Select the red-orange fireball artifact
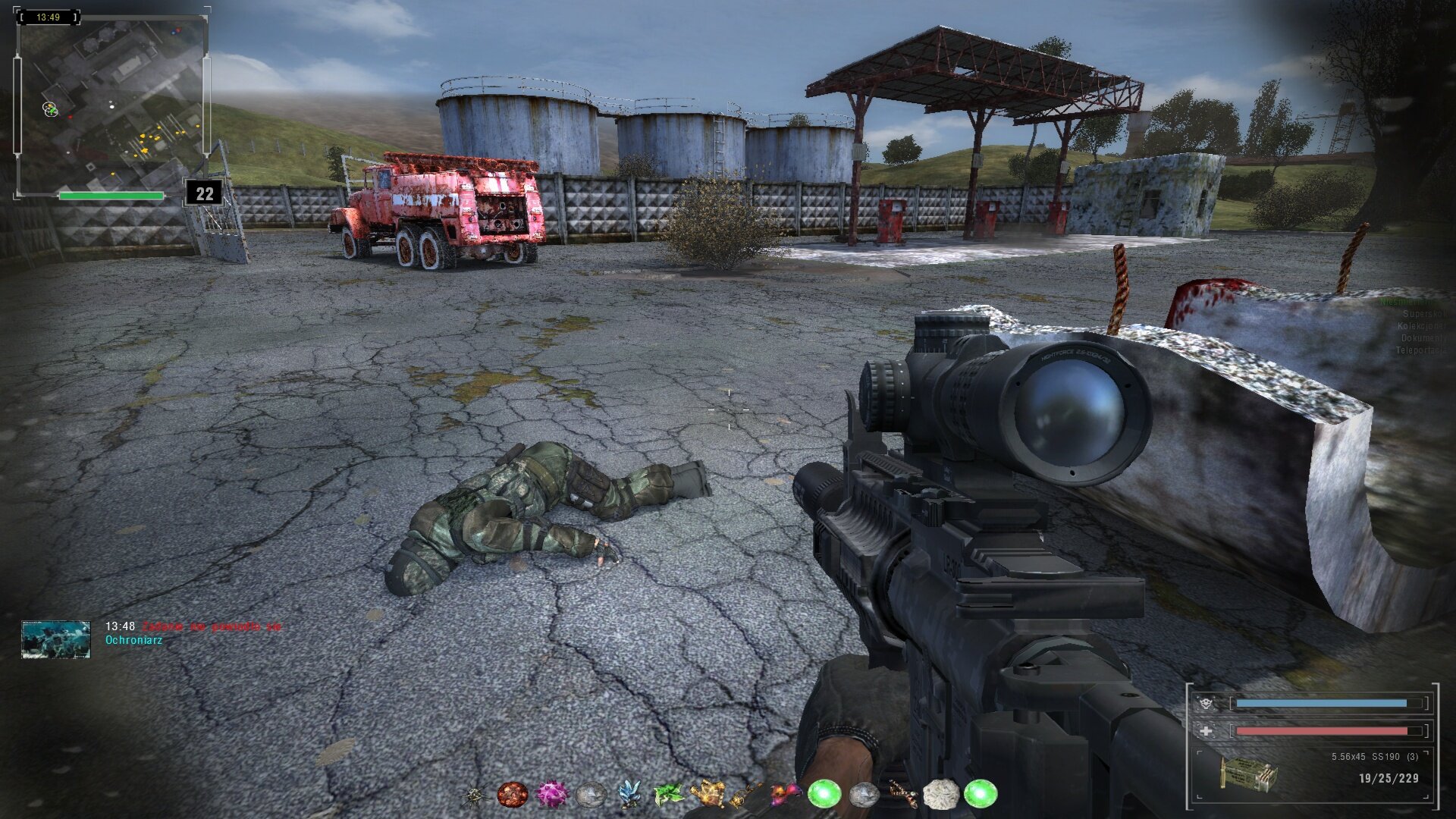 (512, 794)
